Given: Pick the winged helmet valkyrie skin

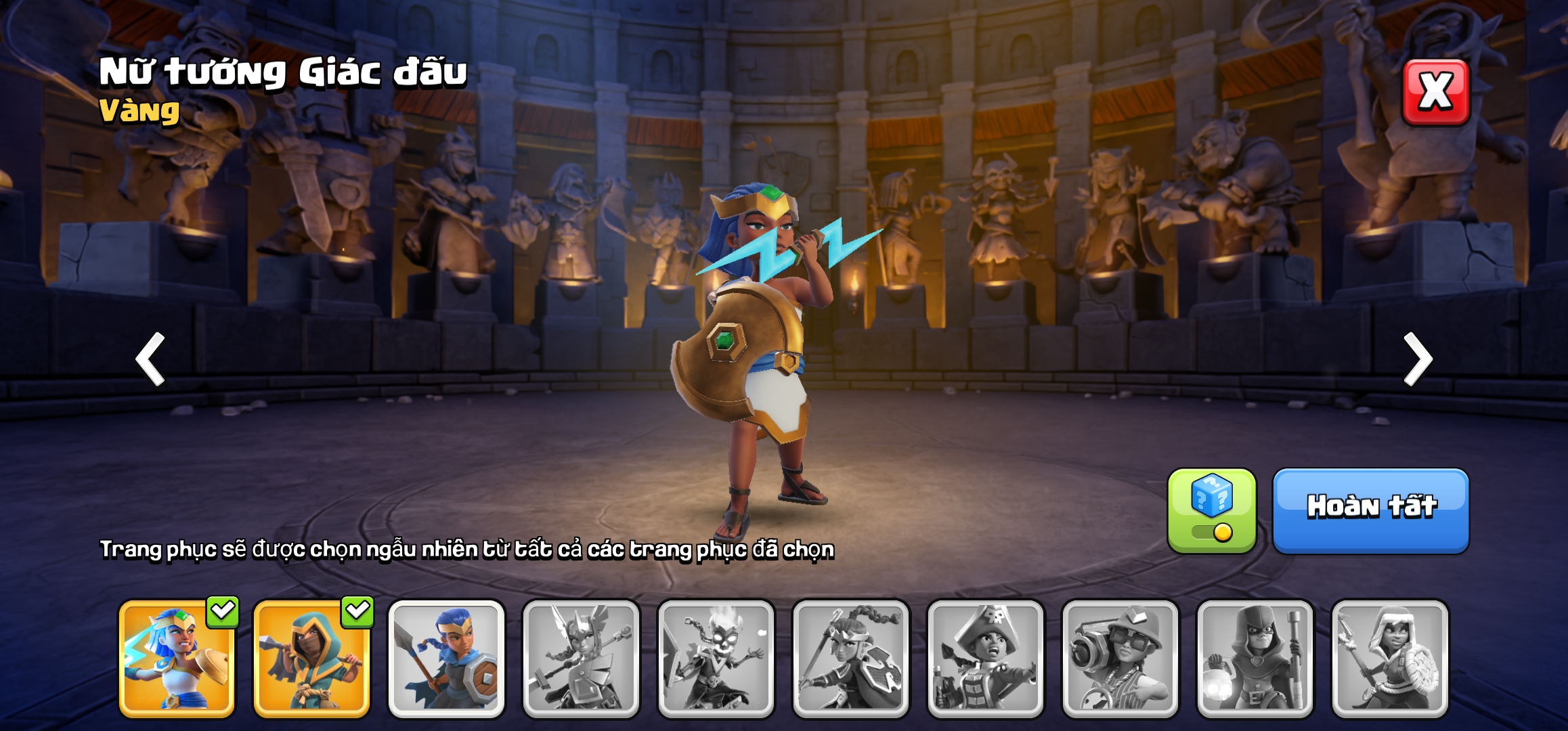Looking at the screenshot, I should pyautogui.click(x=581, y=659).
